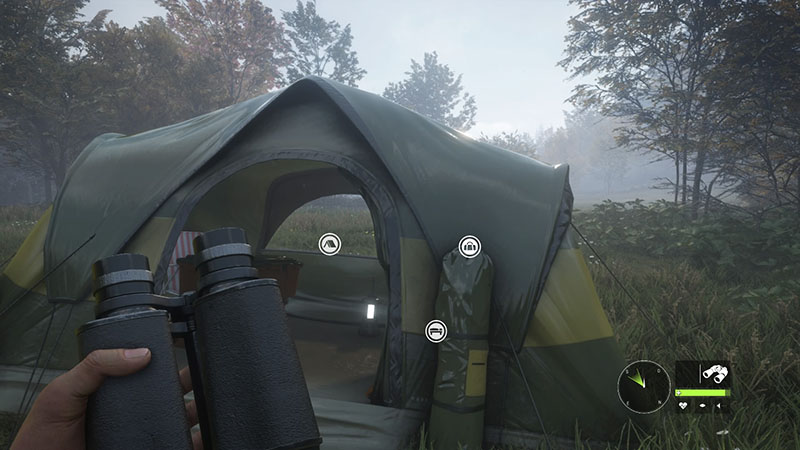This screenshot has height=450, width=800.
Task: Open the backpack storage marker
Action: pos(468,246)
